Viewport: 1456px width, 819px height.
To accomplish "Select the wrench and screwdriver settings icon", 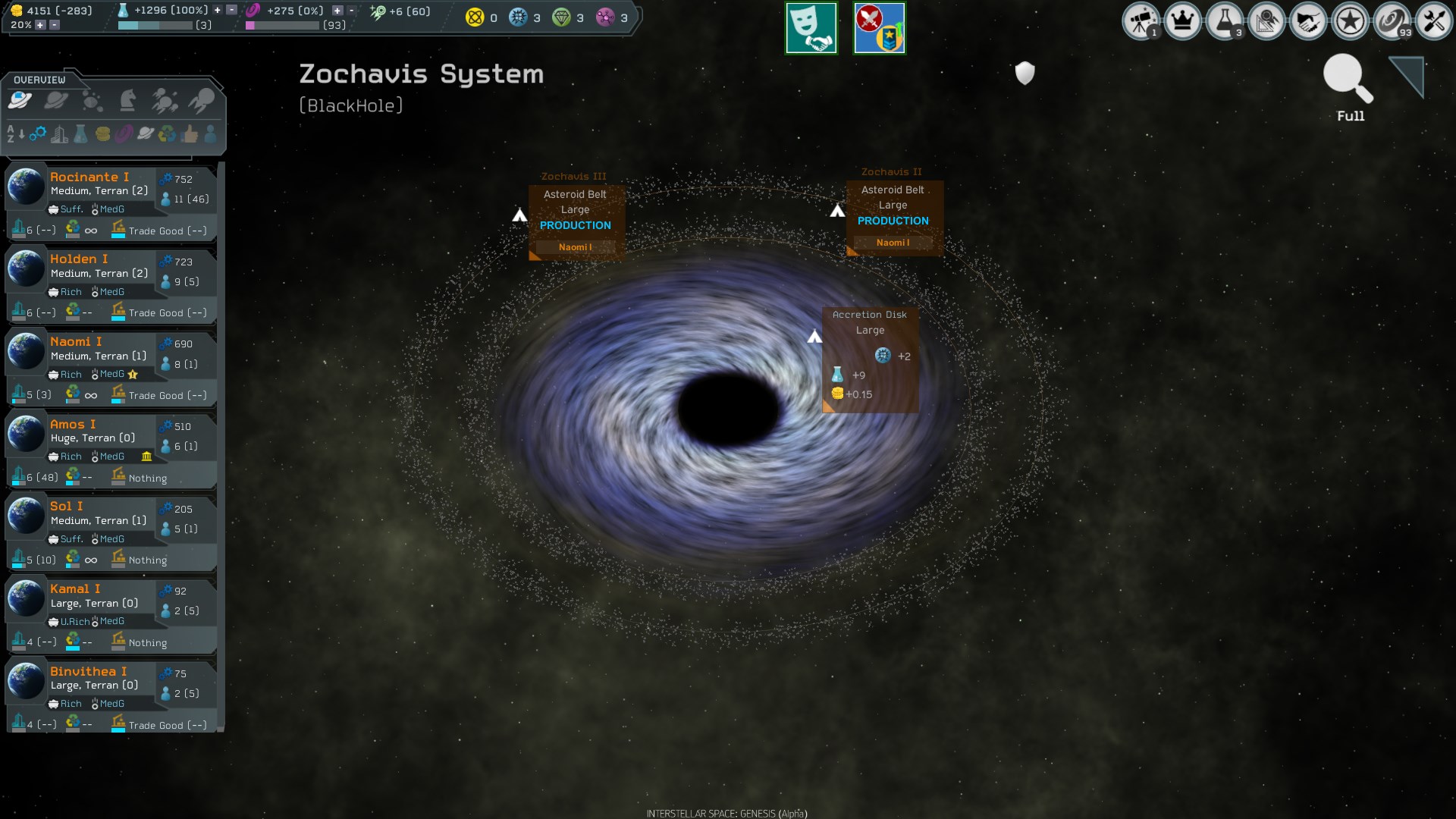I will (1434, 22).
